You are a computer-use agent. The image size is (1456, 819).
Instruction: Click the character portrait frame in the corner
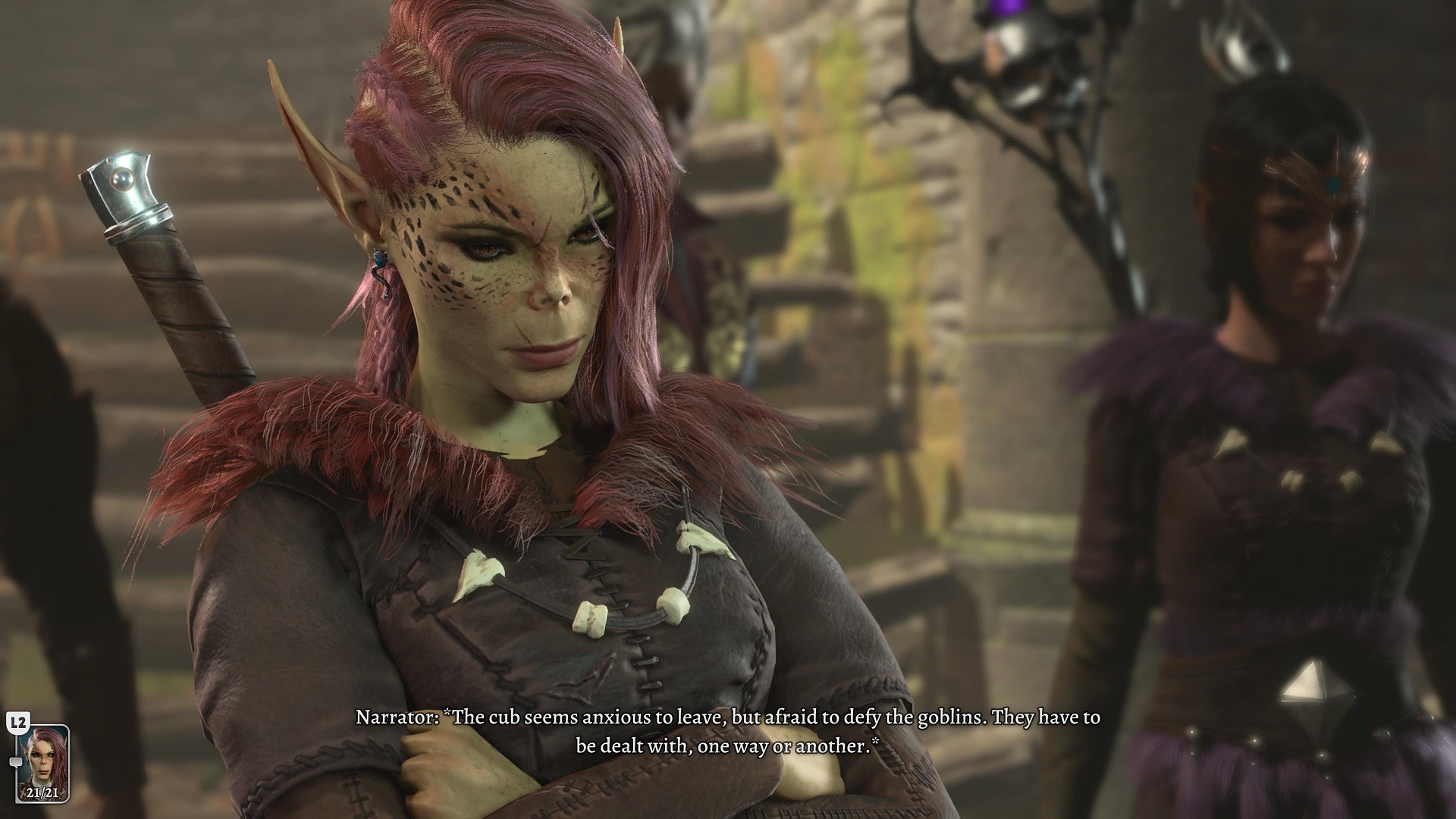43,764
